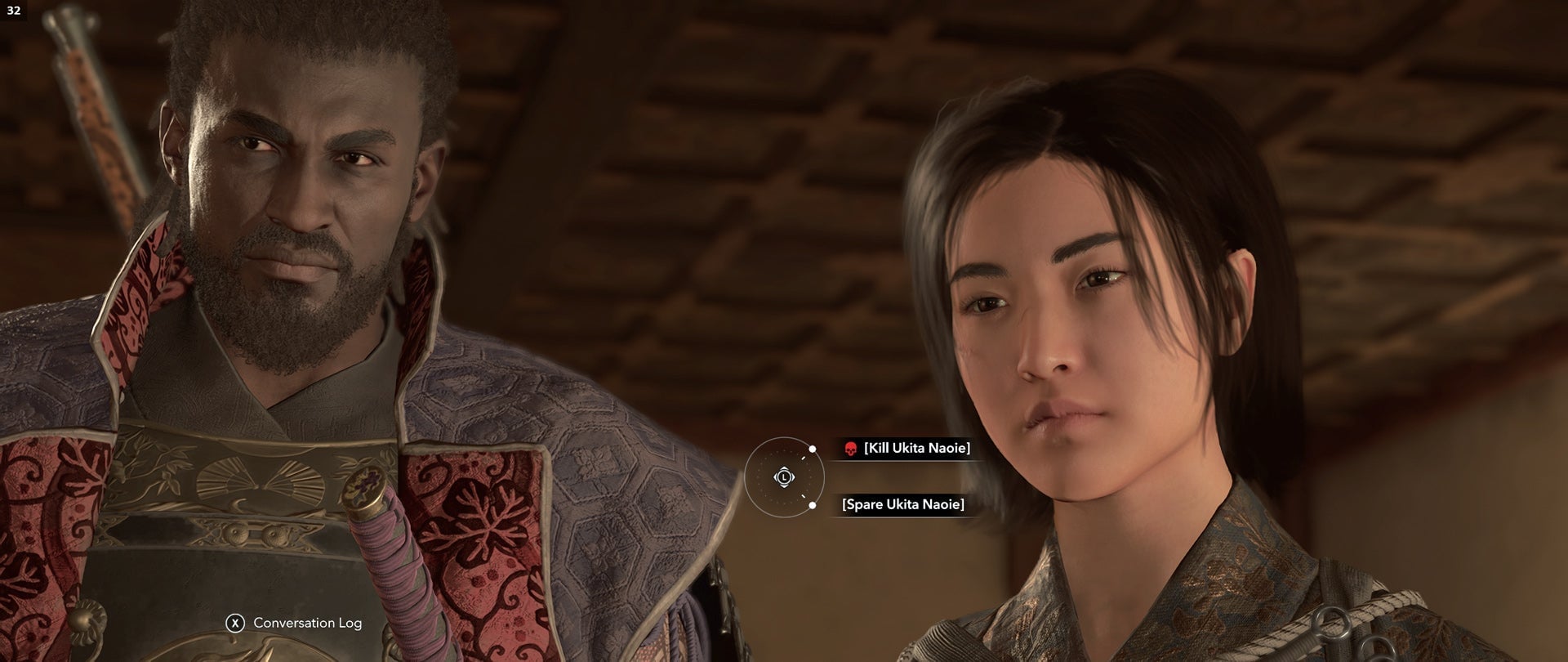This screenshot has width=1568, height=662.
Task: Select the spare branch node dot
Action: (x=813, y=505)
